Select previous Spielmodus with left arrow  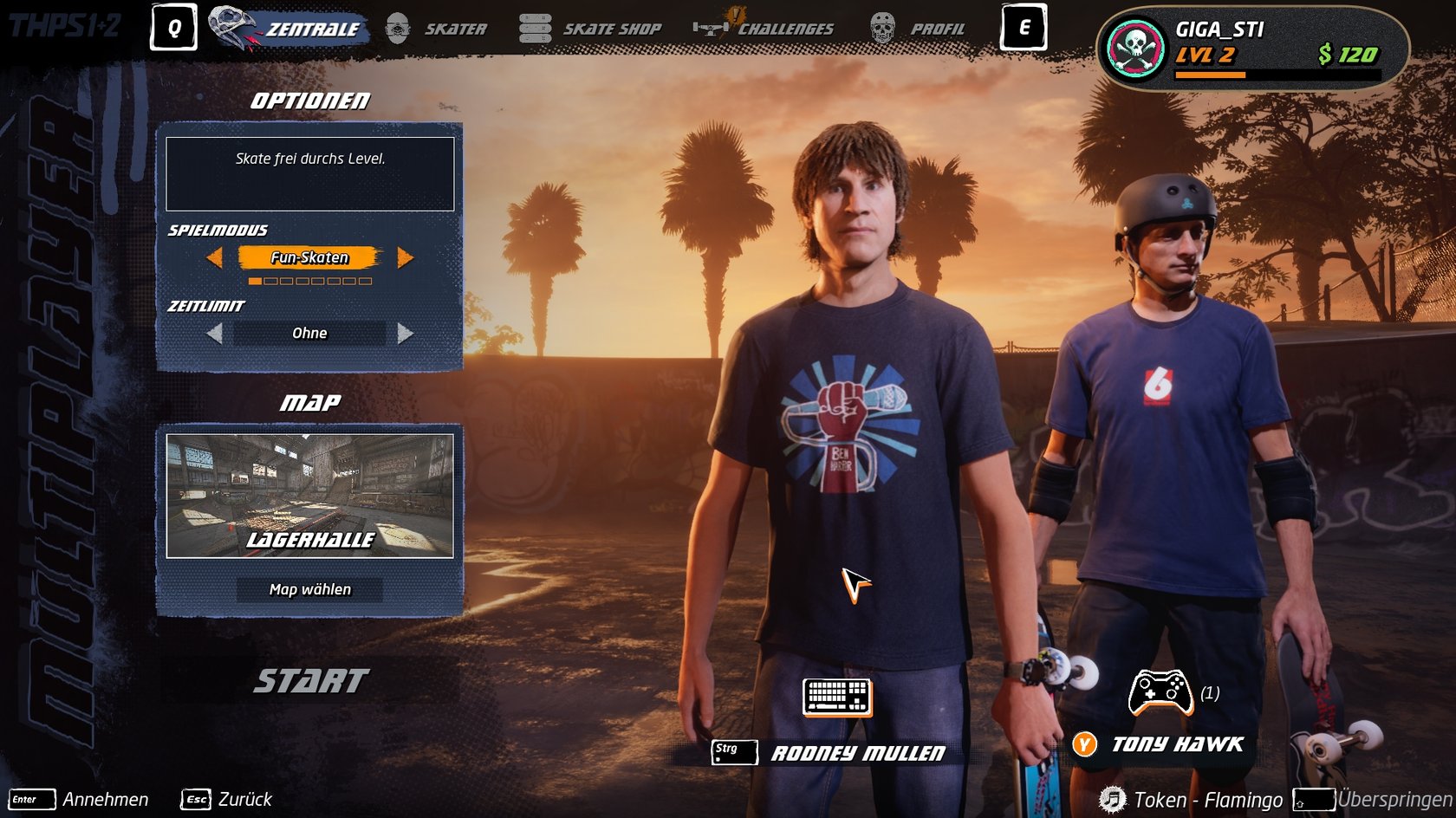point(214,257)
